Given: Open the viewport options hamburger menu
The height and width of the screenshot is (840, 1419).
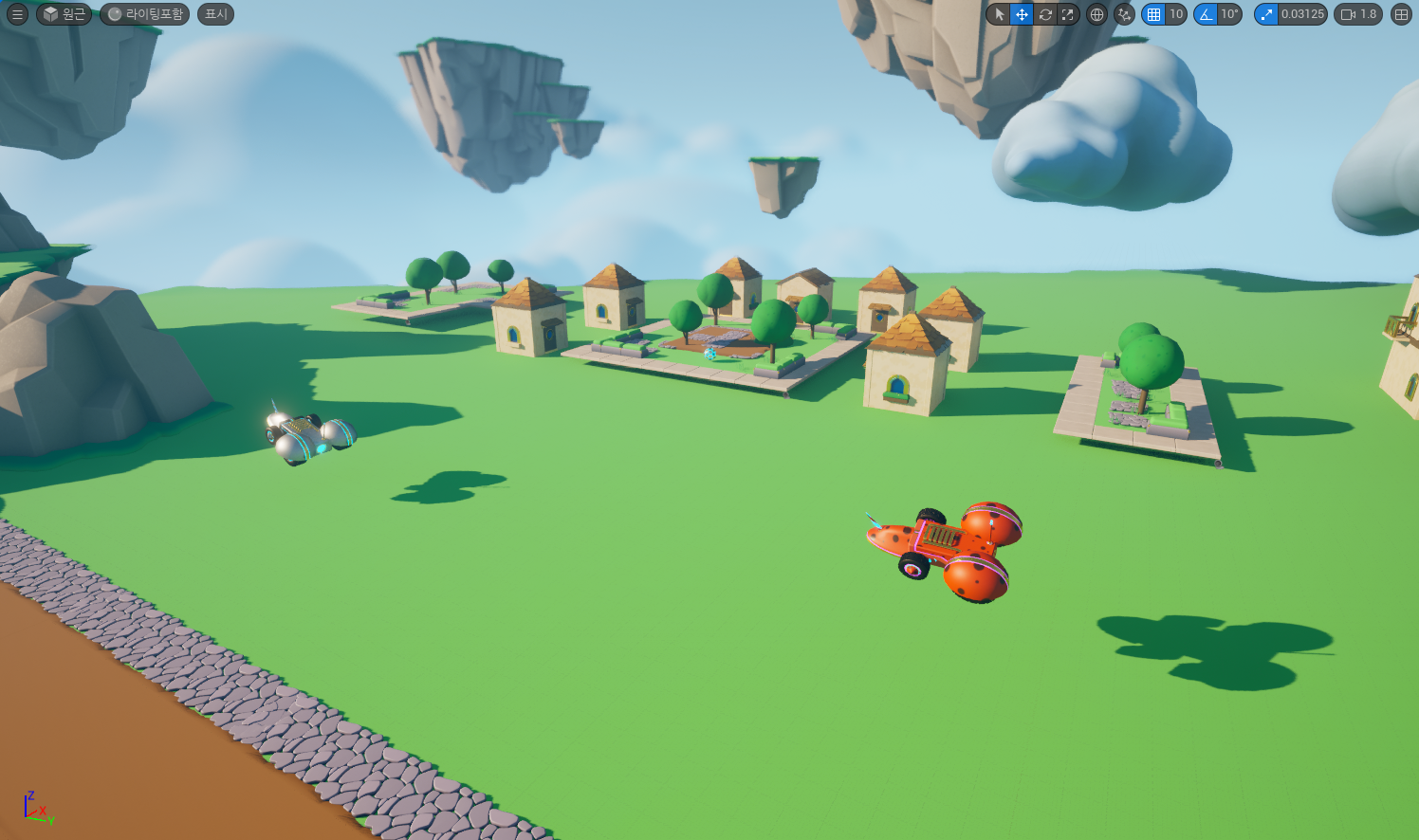Looking at the screenshot, I should [x=17, y=14].
